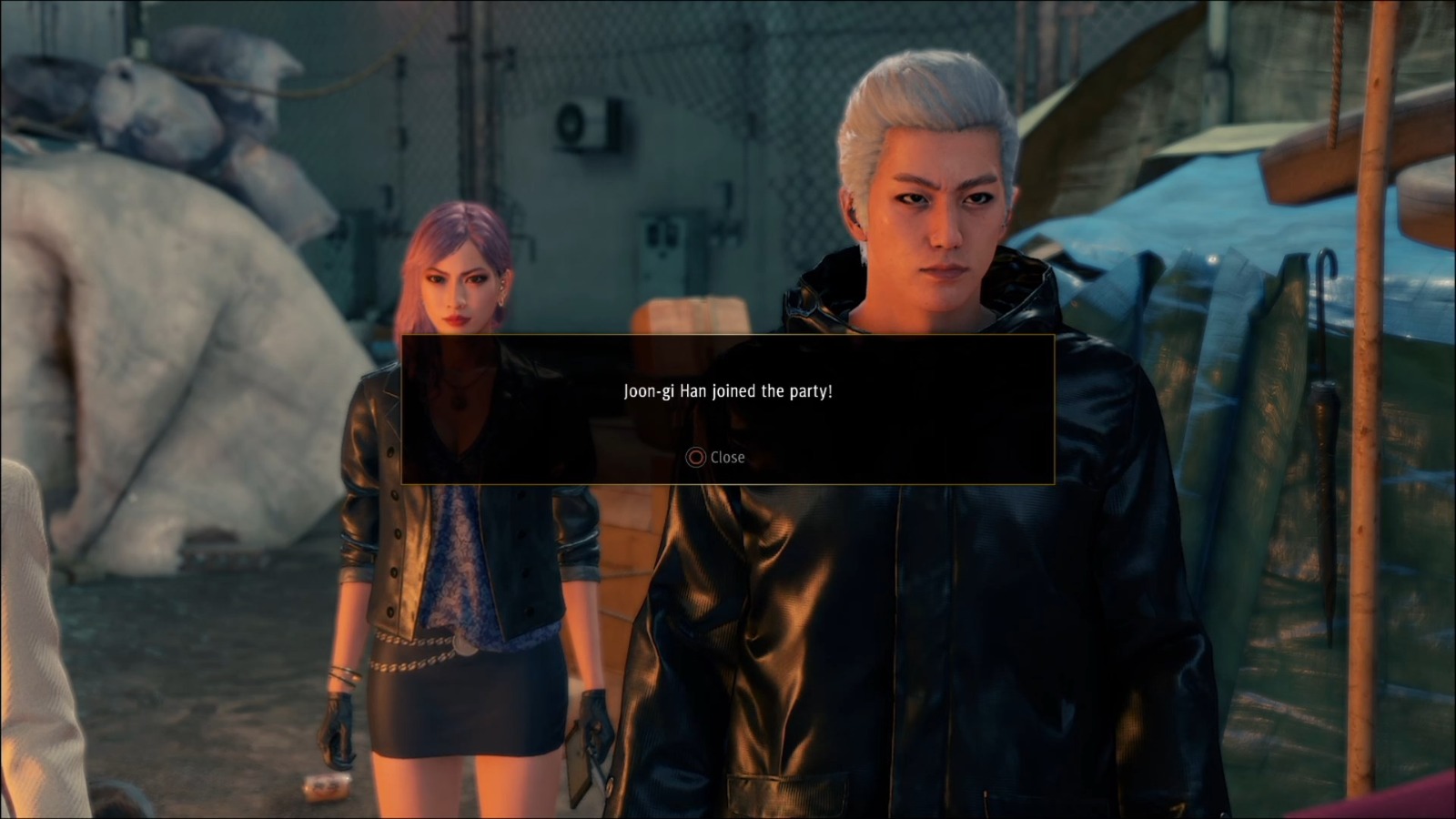
Task: Select the Joon-gi Han joined dialog box
Action: pos(728,409)
